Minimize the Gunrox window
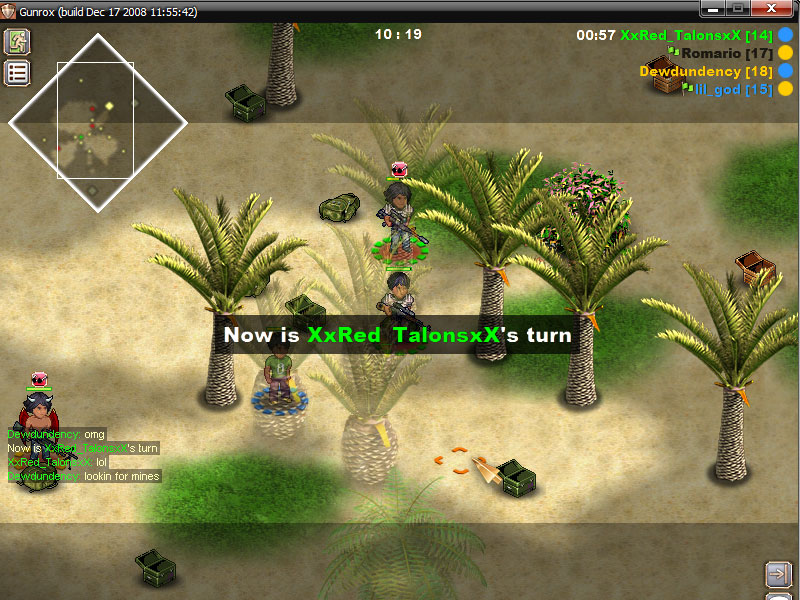The width and height of the screenshot is (800, 600). [713, 9]
